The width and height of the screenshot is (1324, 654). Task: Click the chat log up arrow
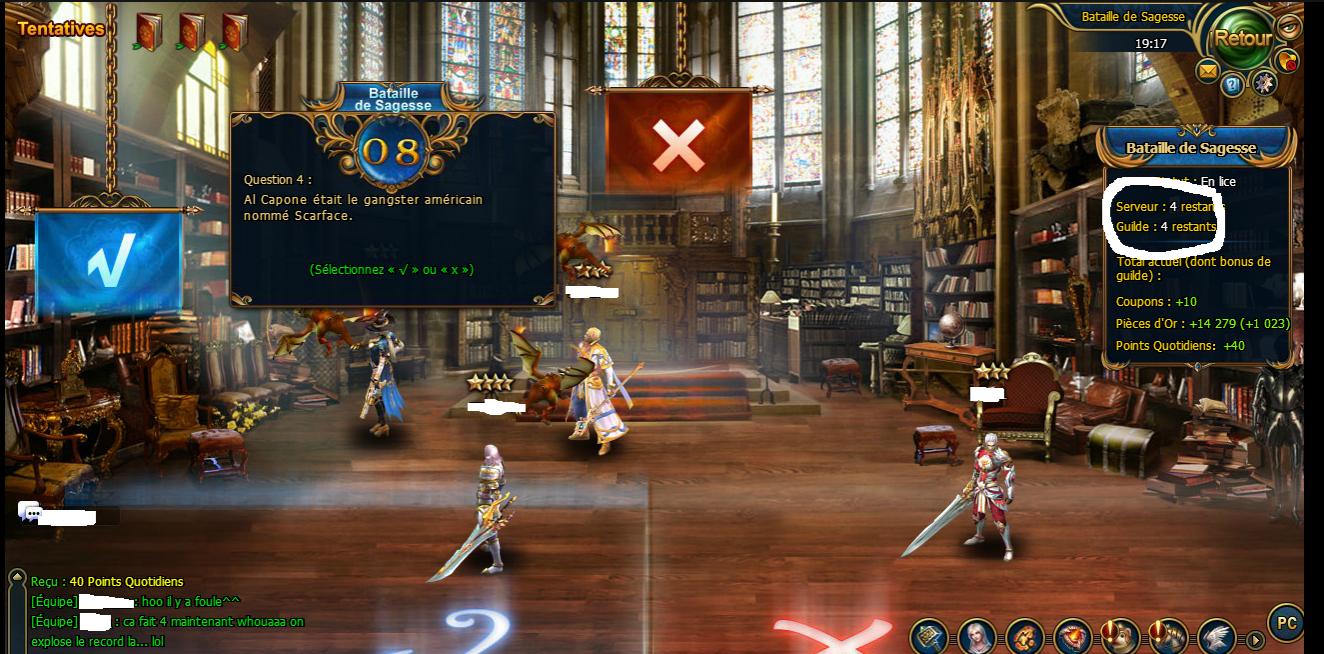(16, 578)
